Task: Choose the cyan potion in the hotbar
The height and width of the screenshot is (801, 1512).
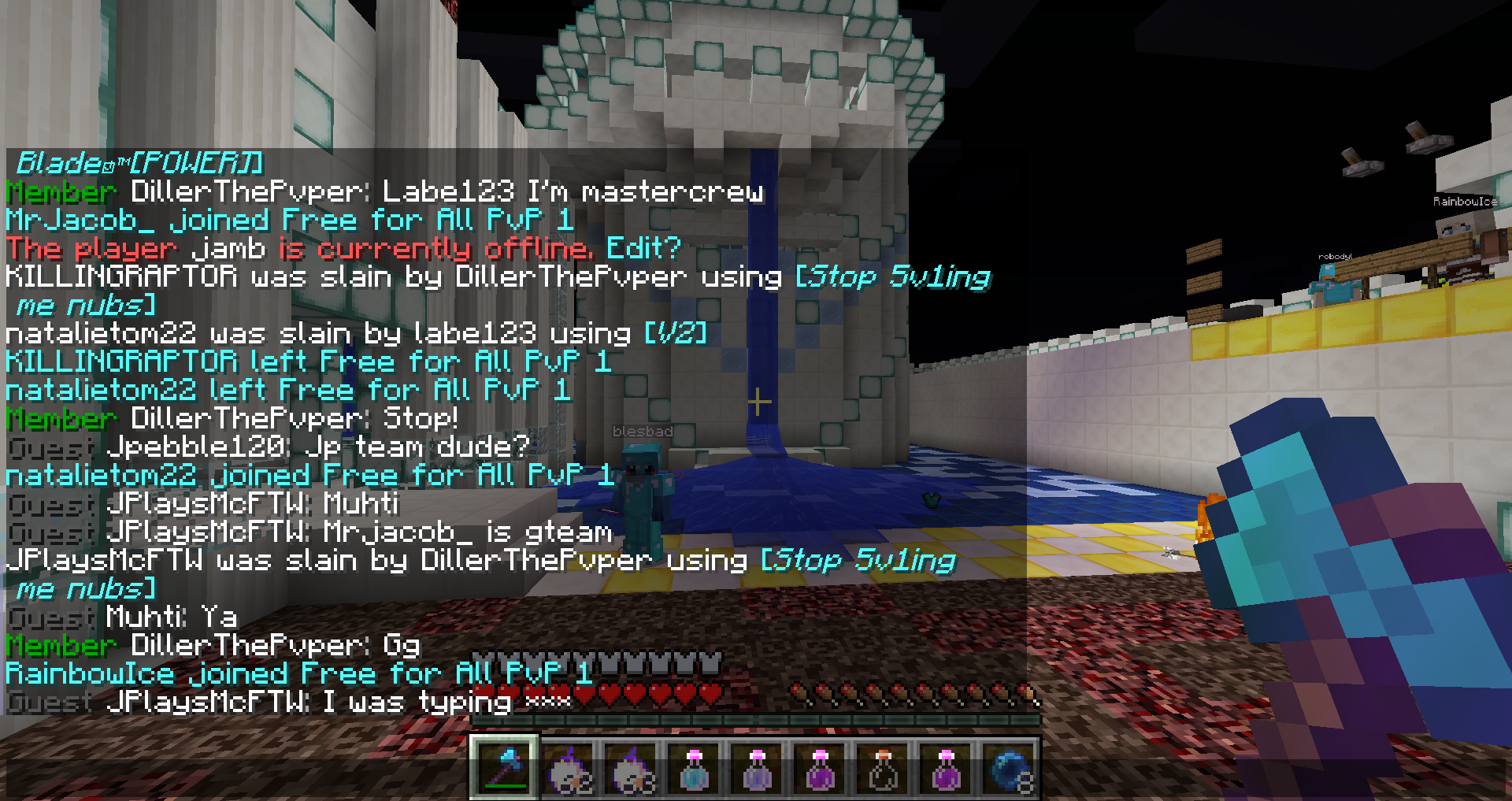Action: point(694,769)
